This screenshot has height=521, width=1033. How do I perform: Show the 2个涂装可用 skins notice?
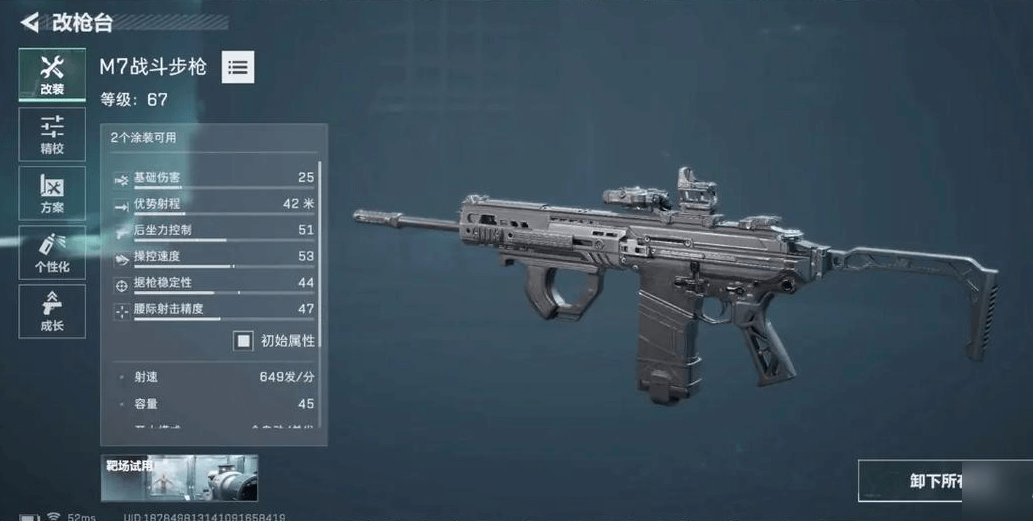tap(144, 138)
